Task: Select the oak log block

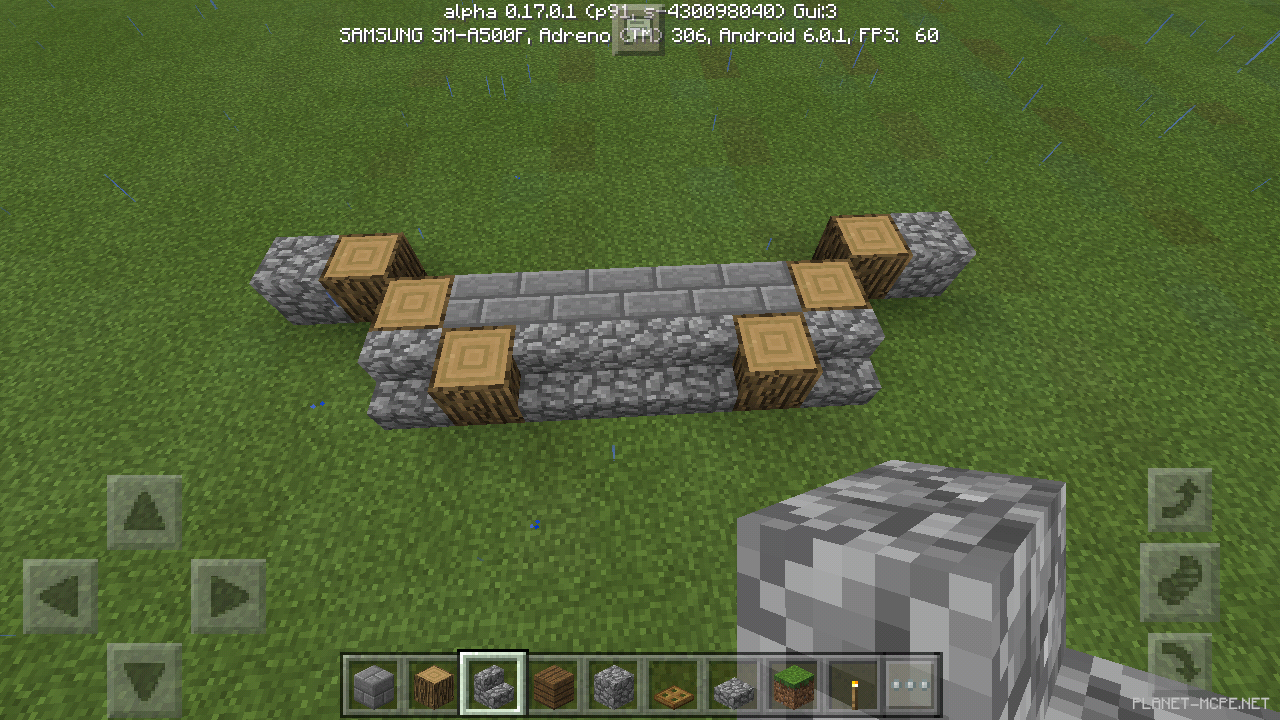Action: 433,684
